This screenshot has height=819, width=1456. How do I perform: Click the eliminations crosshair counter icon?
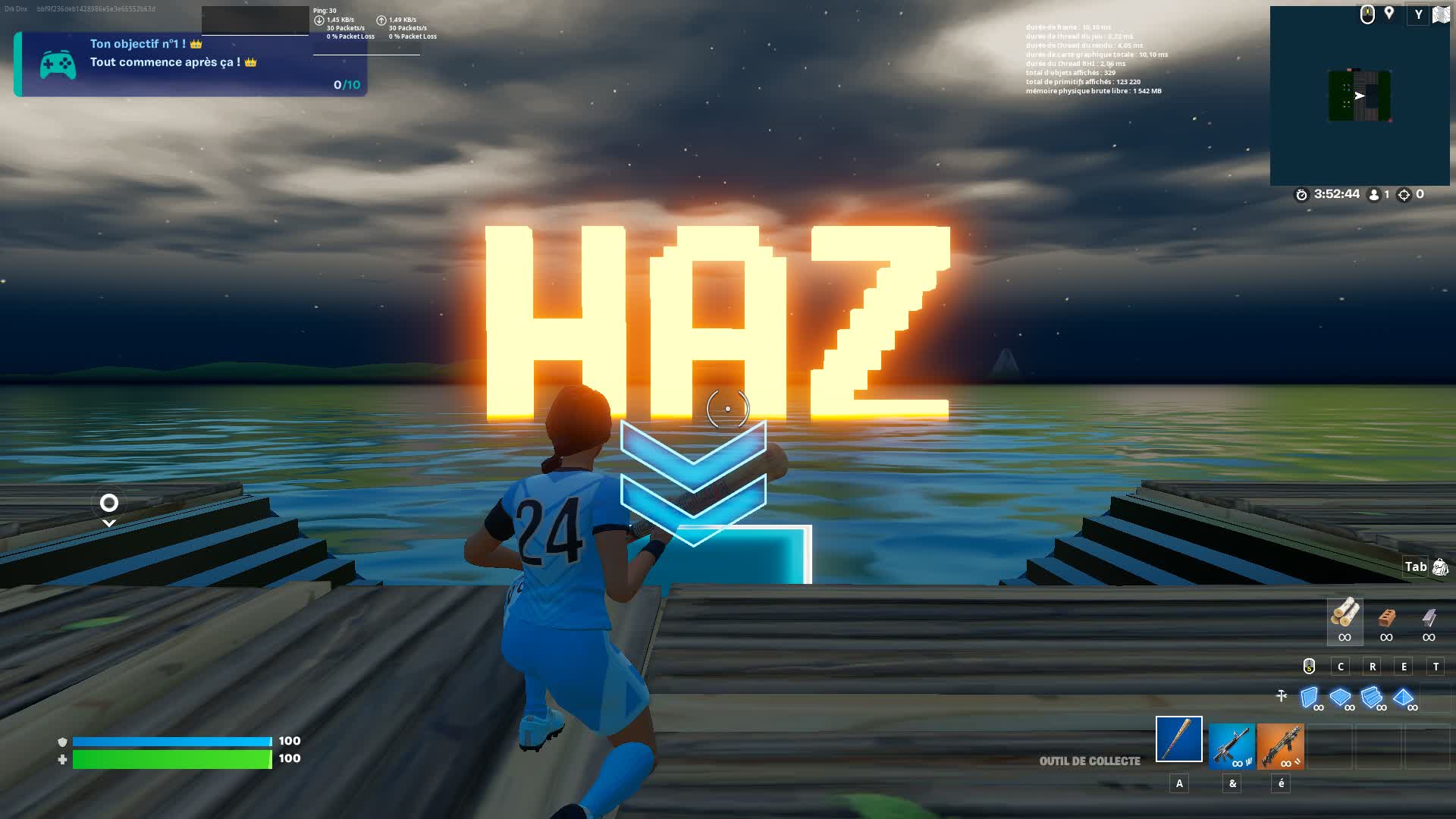point(1404,195)
